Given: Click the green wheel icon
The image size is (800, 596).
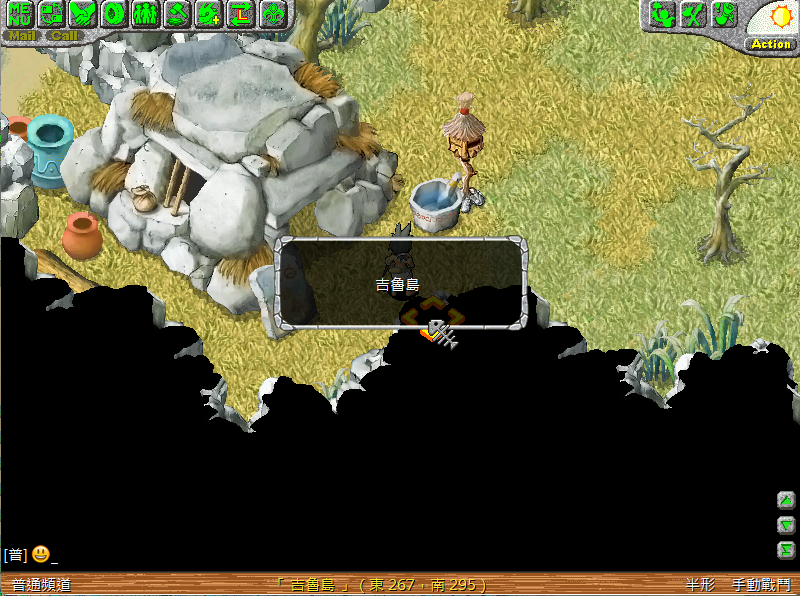Looking at the screenshot, I should point(114,14).
